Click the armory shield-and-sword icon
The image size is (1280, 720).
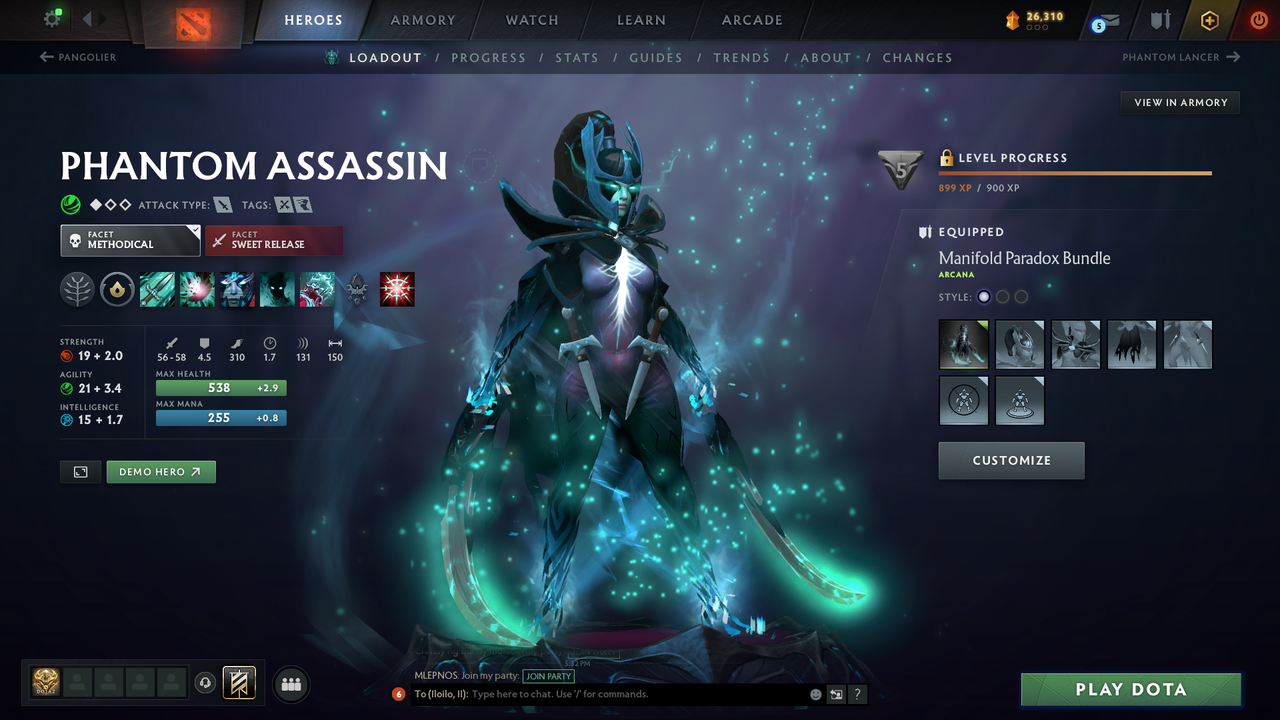tap(1158, 20)
